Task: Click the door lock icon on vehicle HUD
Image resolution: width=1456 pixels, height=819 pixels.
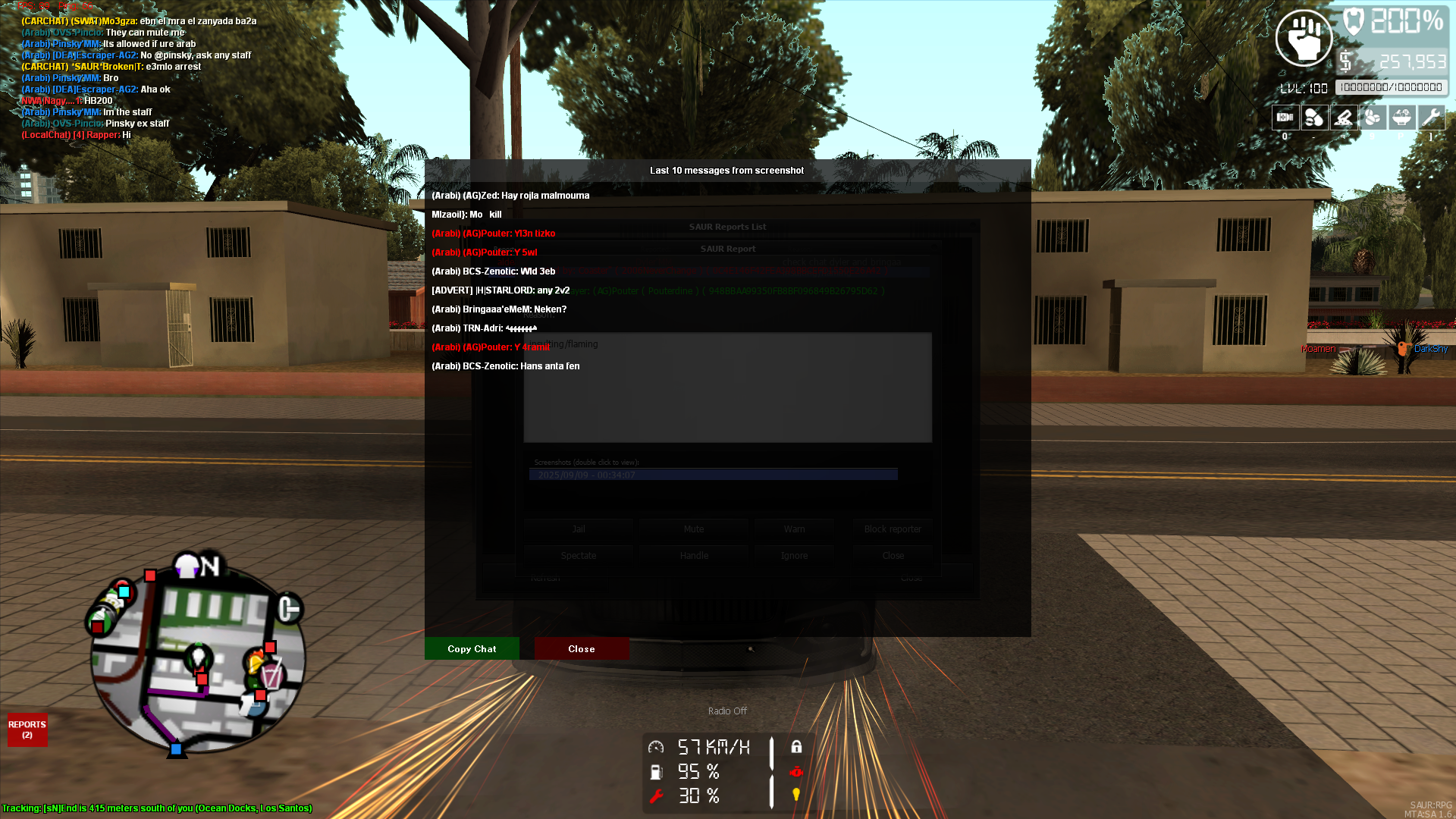Action: [x=796, y=747]
